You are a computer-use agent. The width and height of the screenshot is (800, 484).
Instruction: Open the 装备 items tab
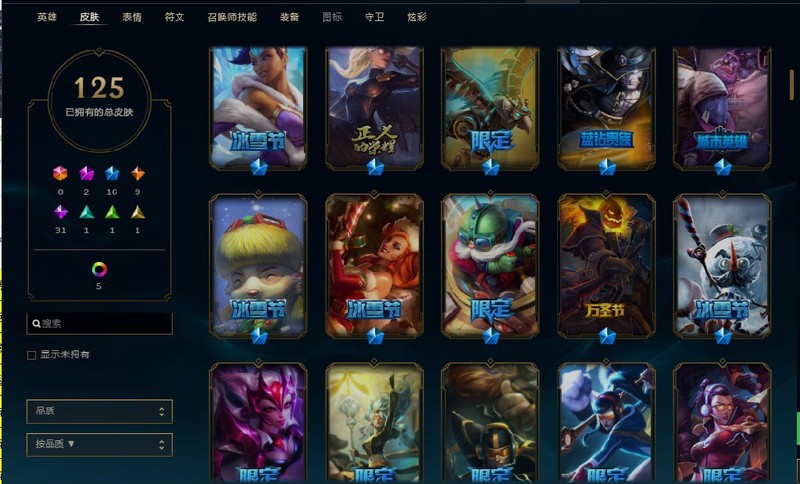tap(289, 17)
